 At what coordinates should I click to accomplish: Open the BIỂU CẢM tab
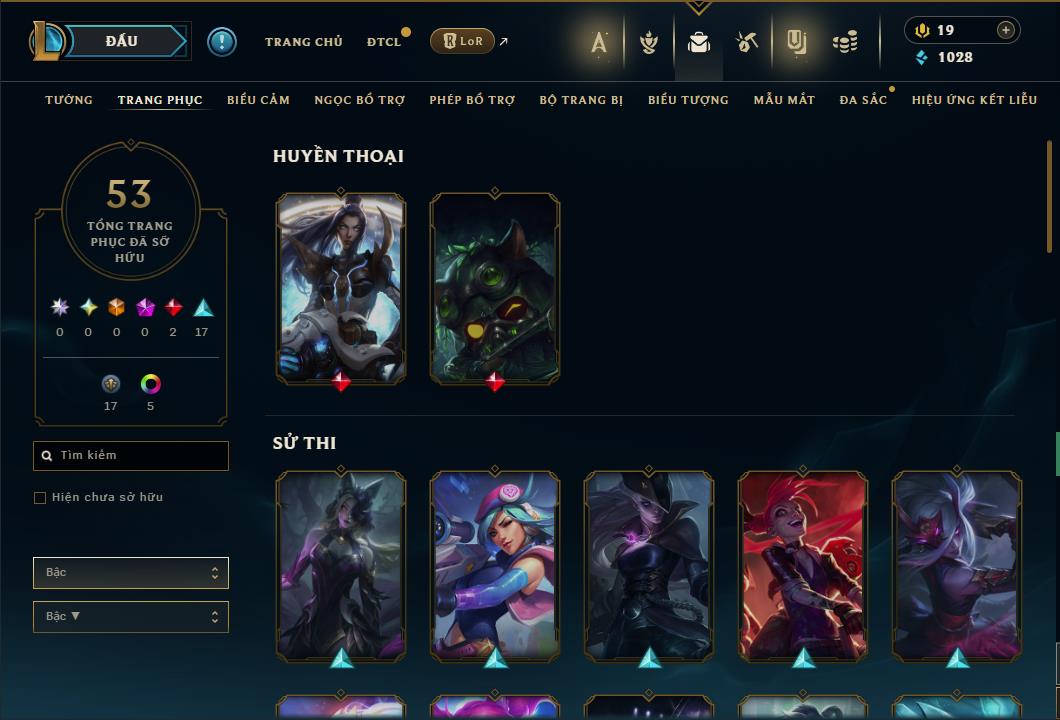pyautogui.click(x=258, y=100)
